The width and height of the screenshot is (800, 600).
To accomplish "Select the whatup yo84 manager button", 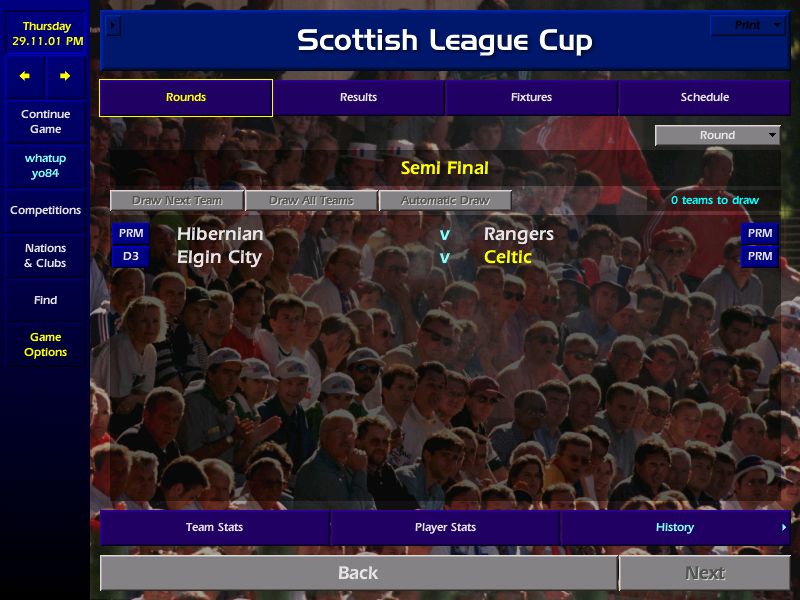I will [45, 166].
